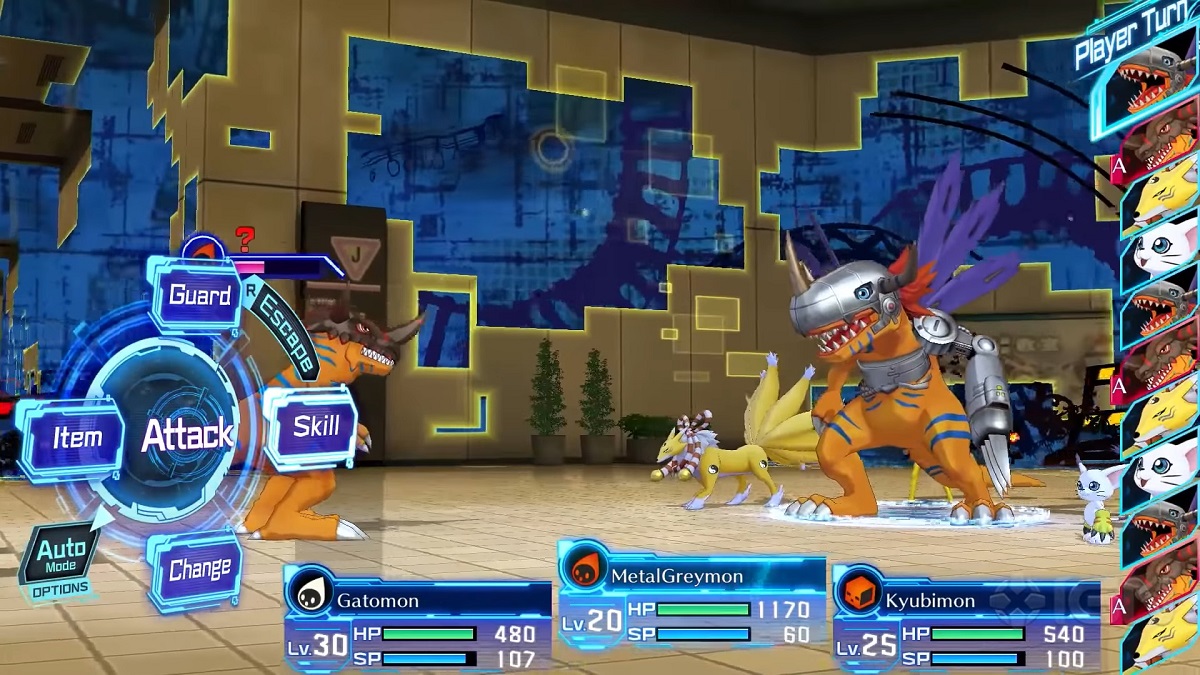The image size is (1200, 675).
Task: Choose the Attack command
Action: tap(186, 435)
